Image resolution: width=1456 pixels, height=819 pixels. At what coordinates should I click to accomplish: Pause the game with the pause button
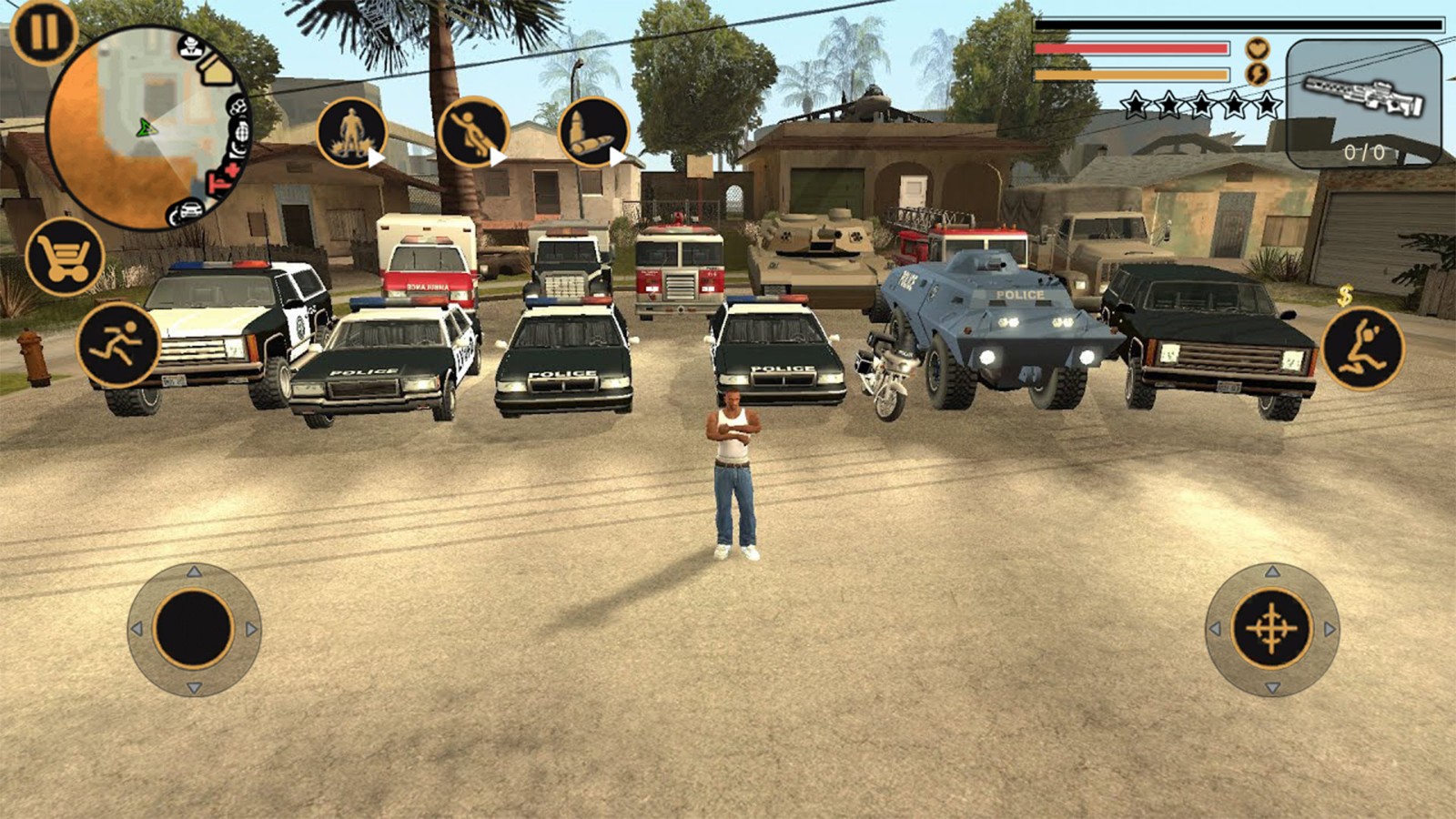point(42,32)
